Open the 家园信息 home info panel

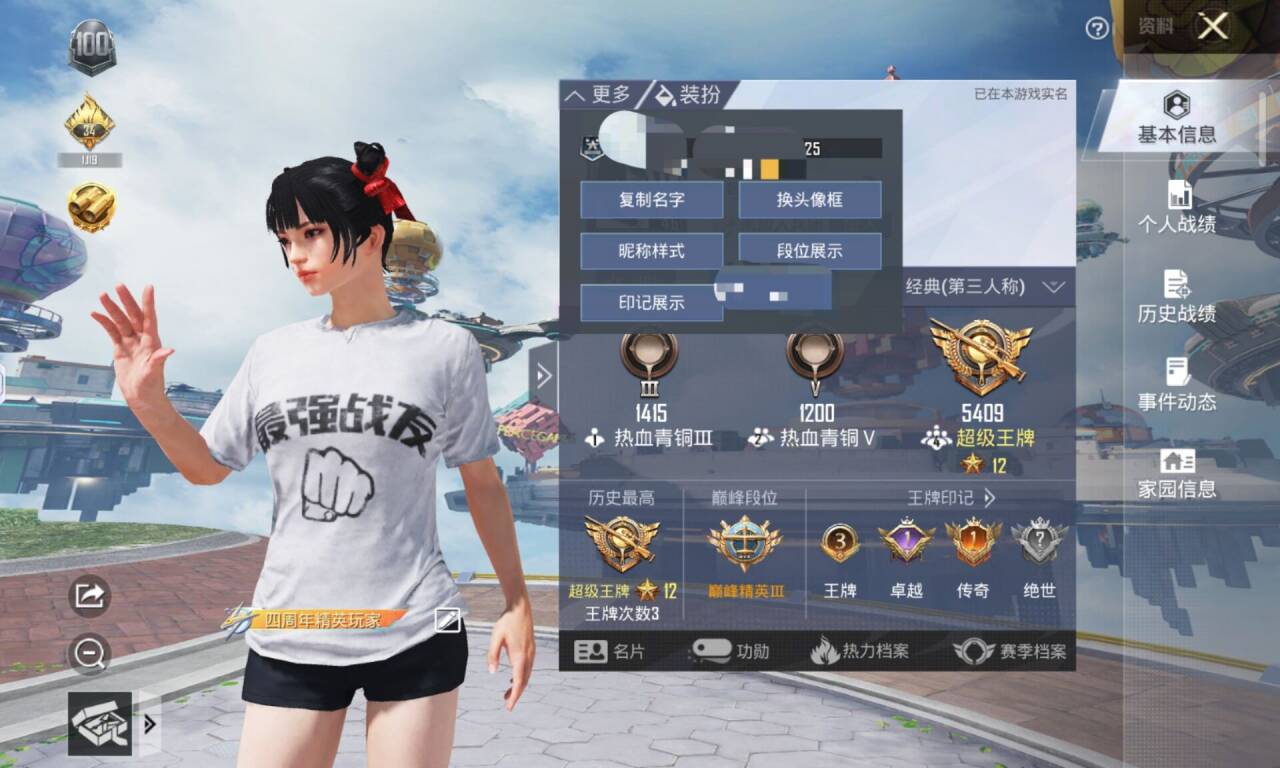tap(1176, 473)
